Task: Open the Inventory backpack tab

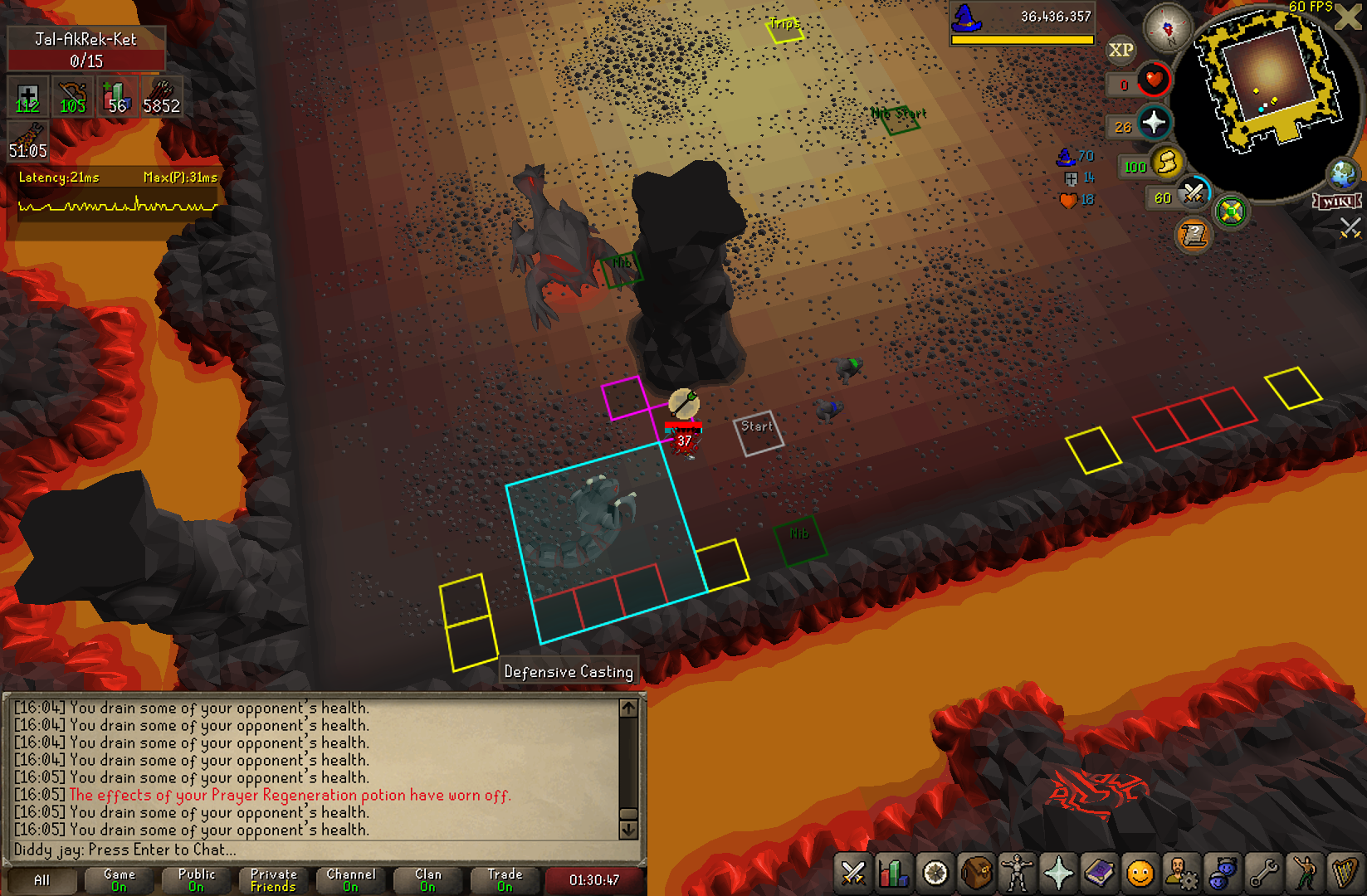Action: click(977, 874)
